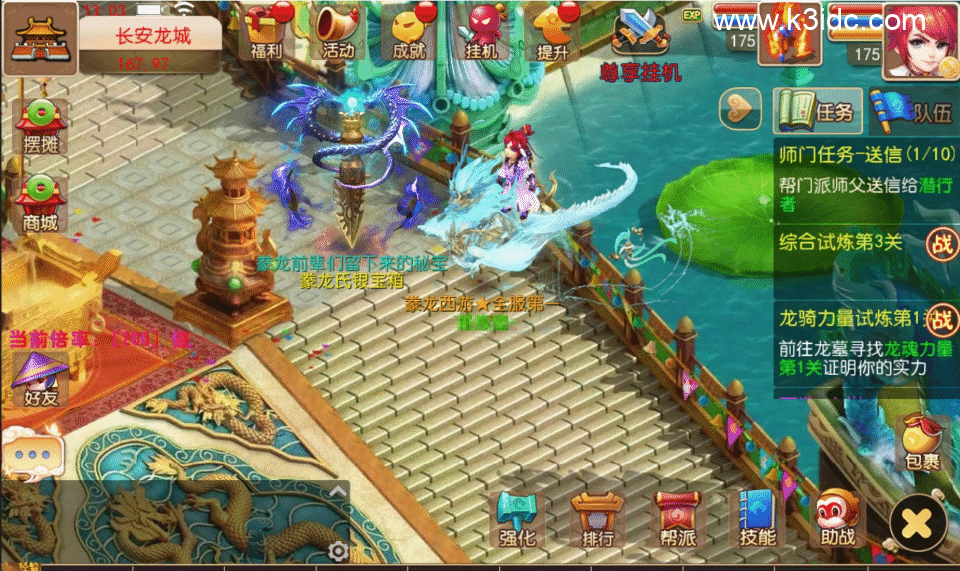Open the 技能 skills book
Screen dimensions: 960x571
(x=757, y=519)
